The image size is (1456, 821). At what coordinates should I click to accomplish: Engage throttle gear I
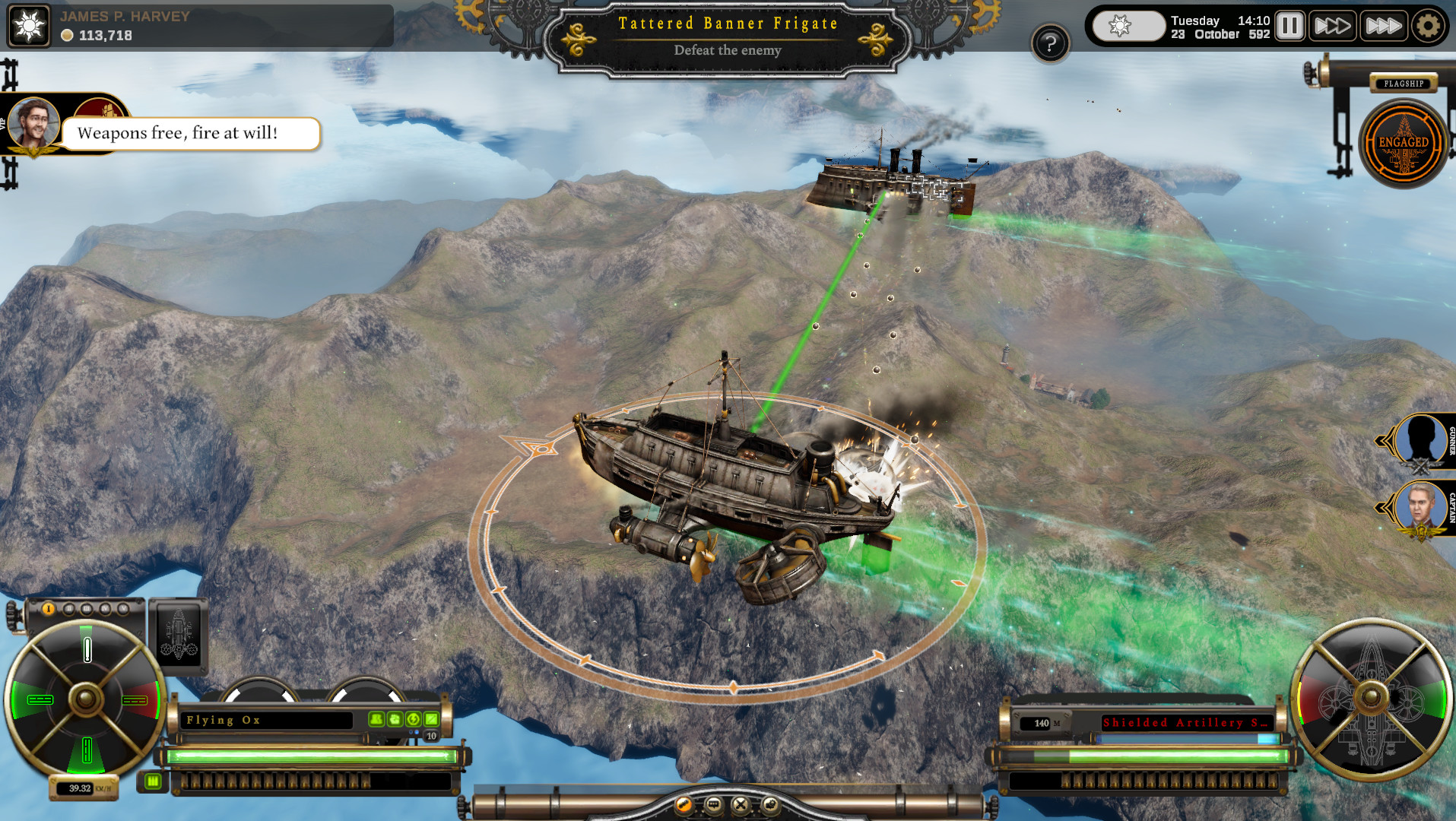[49, 608]
